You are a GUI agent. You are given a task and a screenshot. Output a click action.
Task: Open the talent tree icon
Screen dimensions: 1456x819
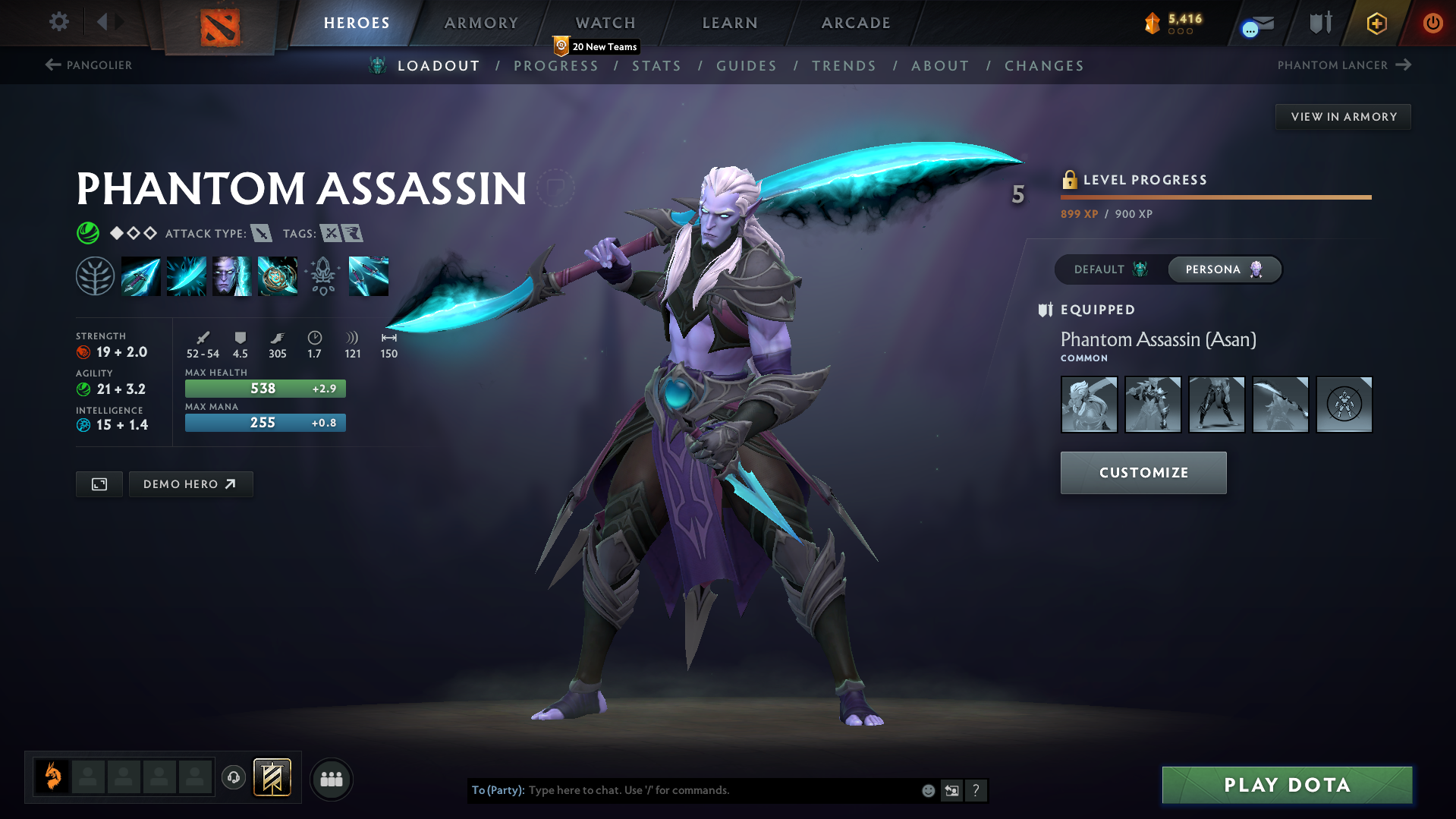click(x=96, y=276)
